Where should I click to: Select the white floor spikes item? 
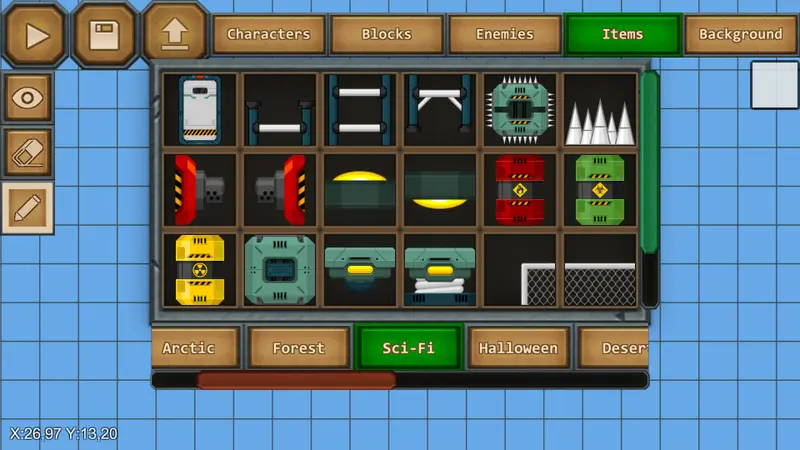[600, 110]
